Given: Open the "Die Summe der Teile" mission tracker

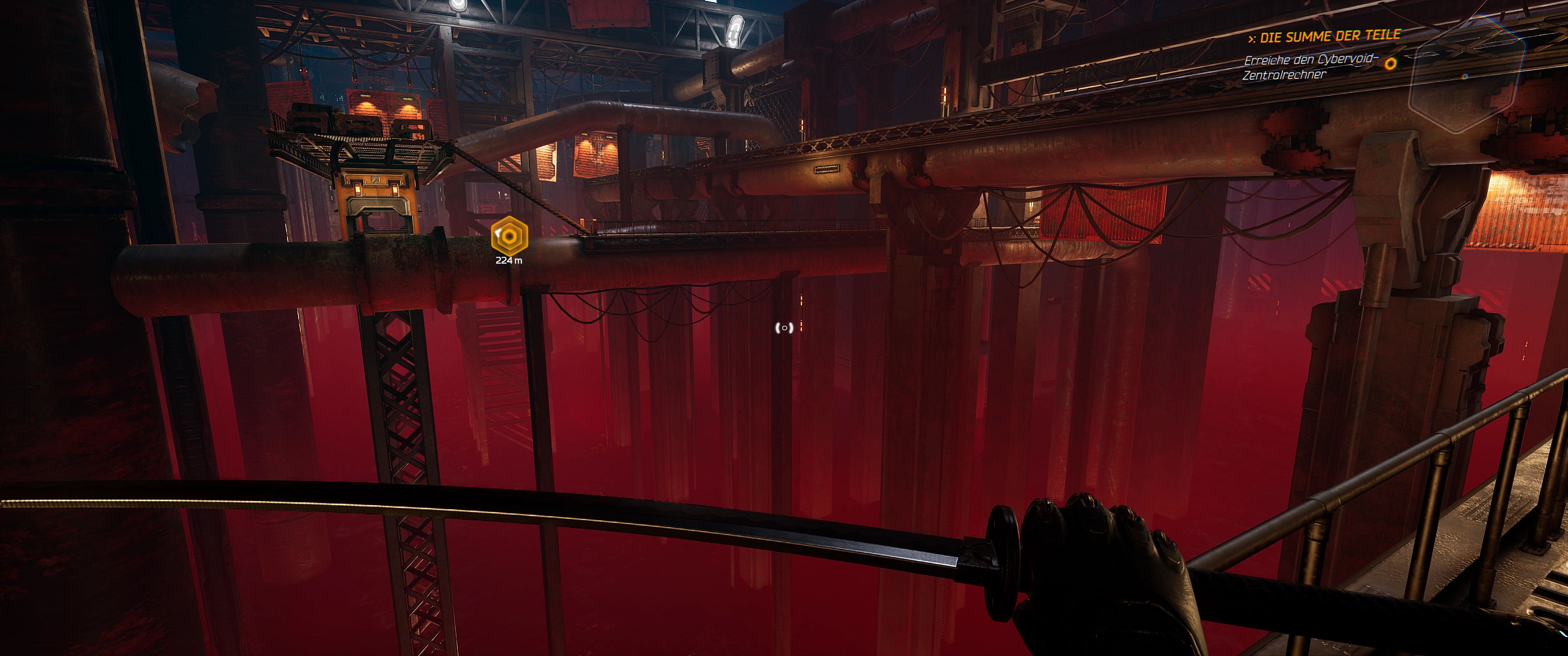Looking at the screenshot, I should pos(1325,36).
